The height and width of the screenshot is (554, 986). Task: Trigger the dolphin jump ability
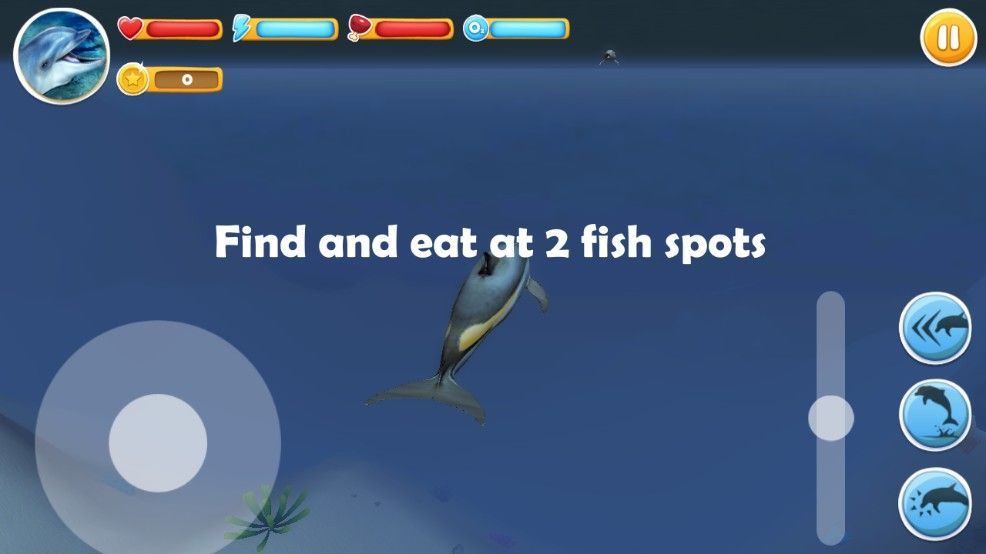(x=935, y=415)
